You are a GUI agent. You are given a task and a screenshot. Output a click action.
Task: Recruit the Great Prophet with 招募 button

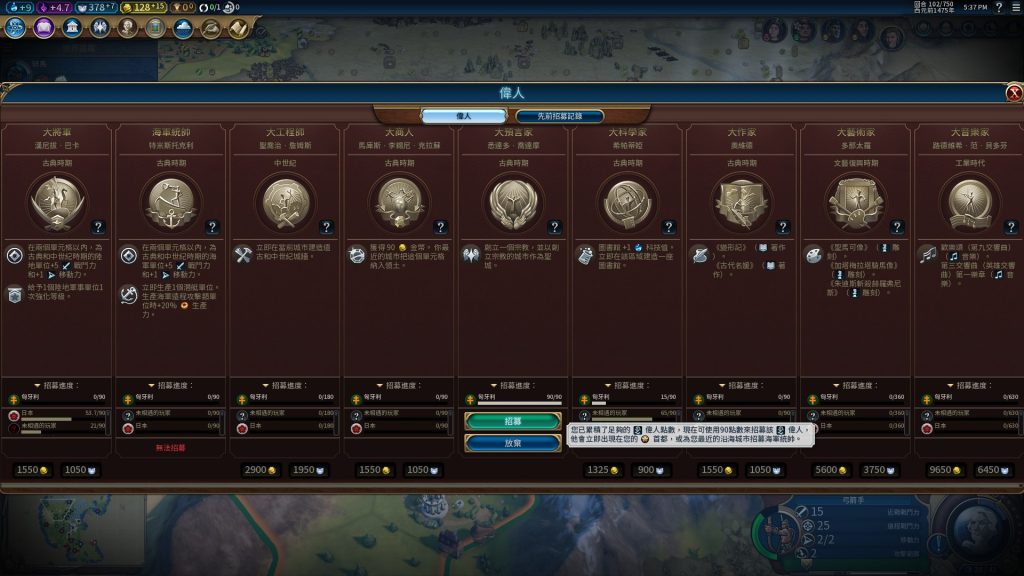[x=513, y=421]
